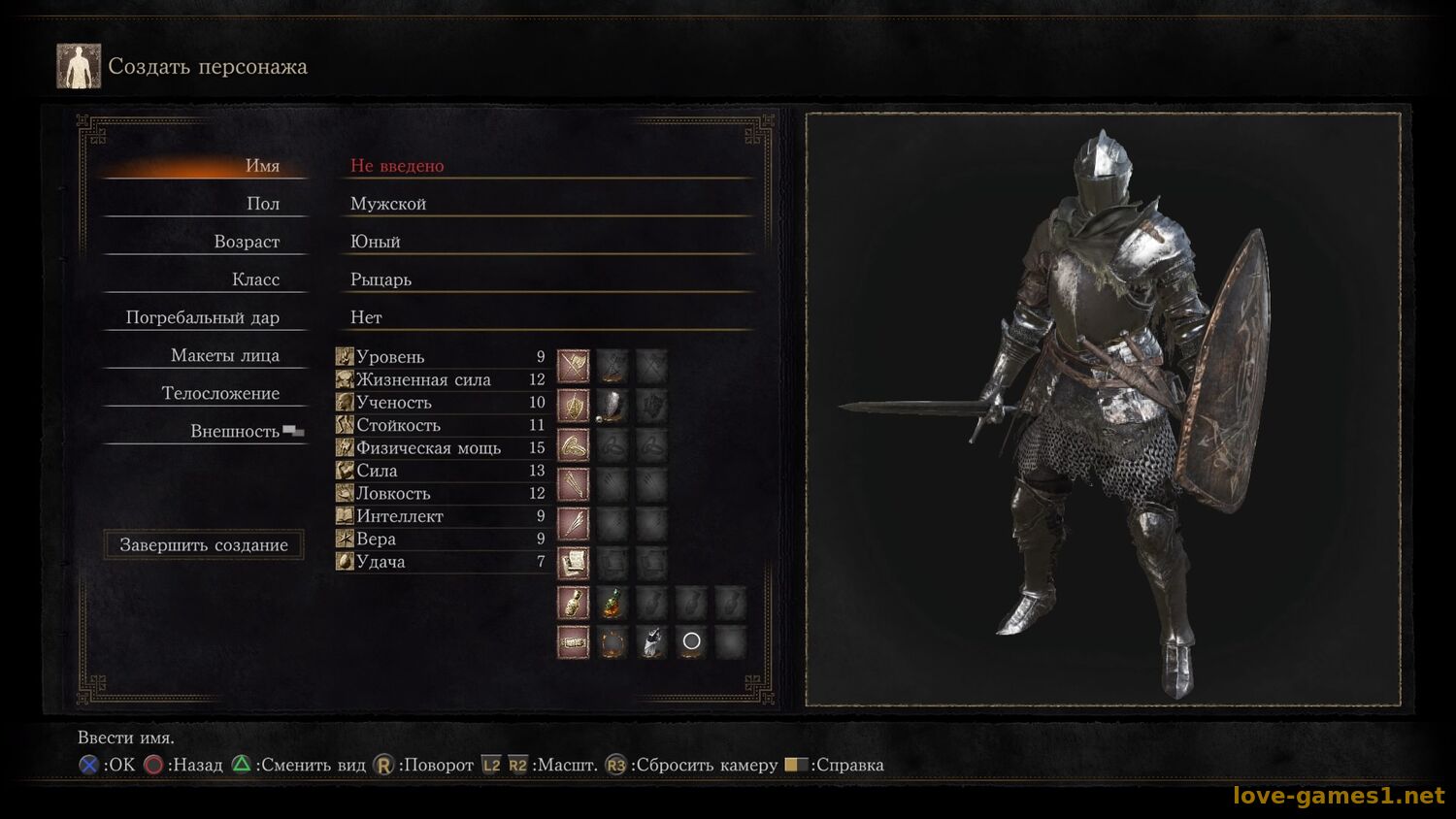Select the equipped knight shield slot

pyautogui.click(x=612, y=406)
